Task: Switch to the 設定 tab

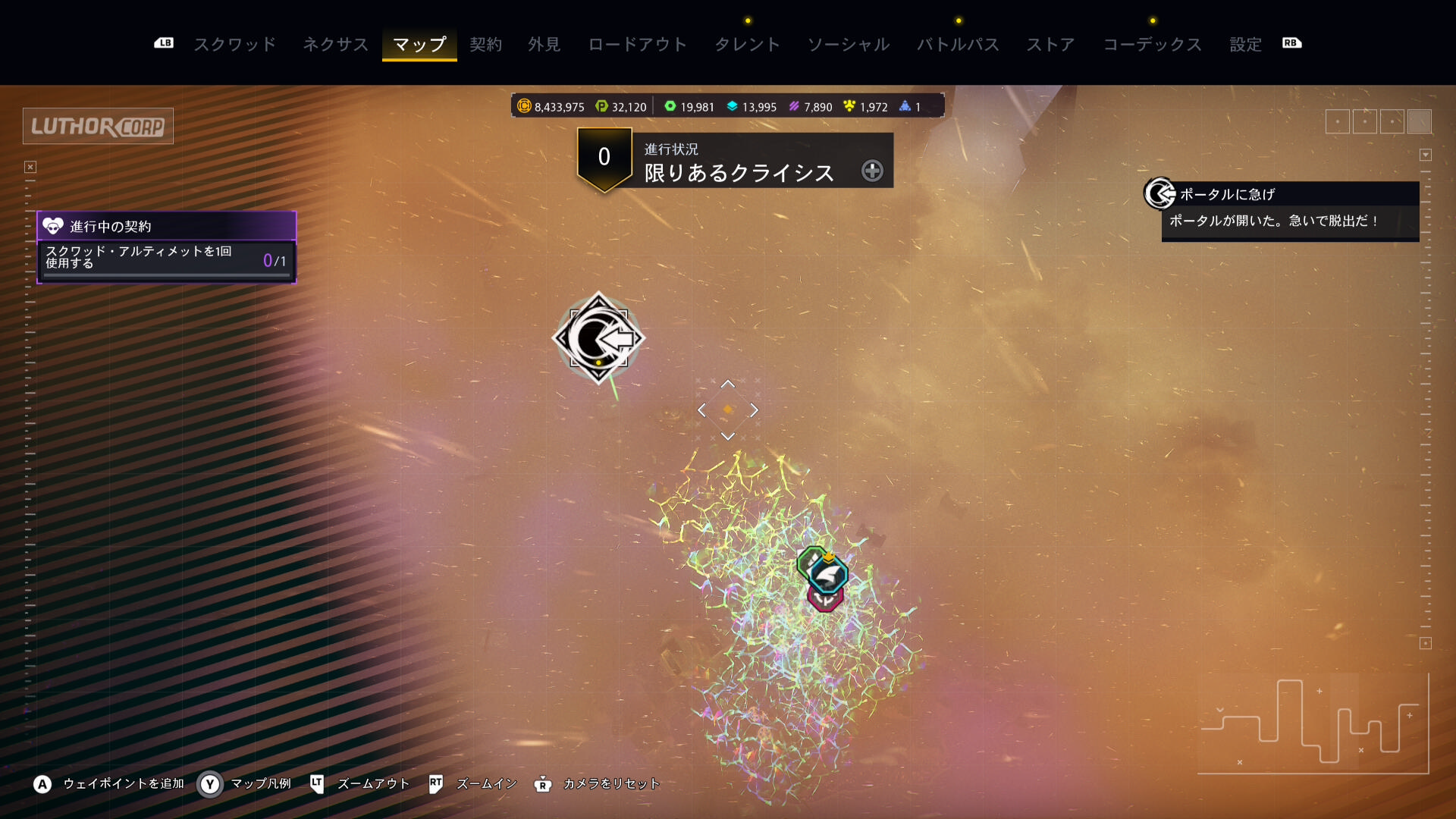Action: [x=1245, y=44]
